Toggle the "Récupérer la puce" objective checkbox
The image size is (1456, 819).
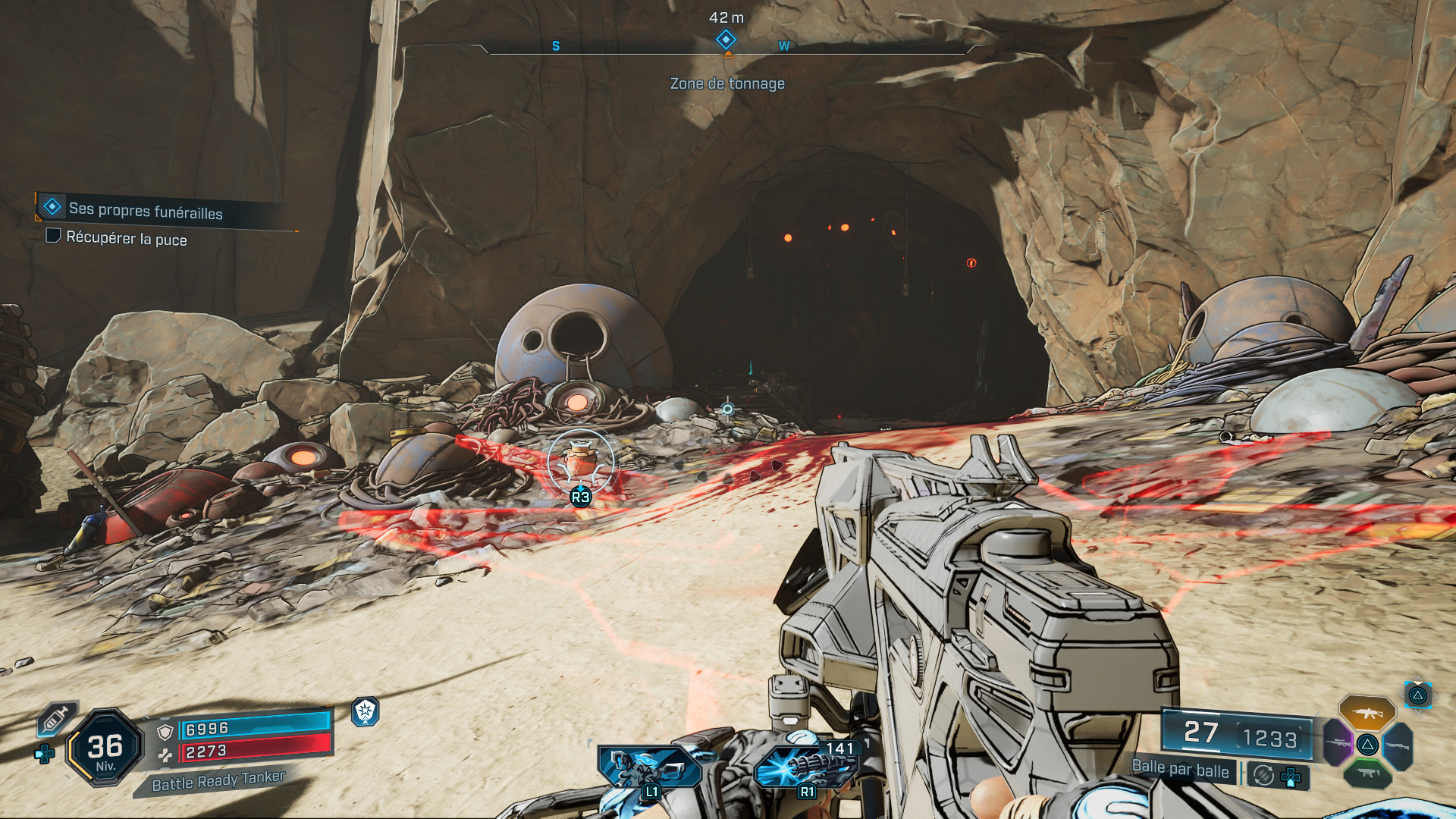tap(53, 236)
